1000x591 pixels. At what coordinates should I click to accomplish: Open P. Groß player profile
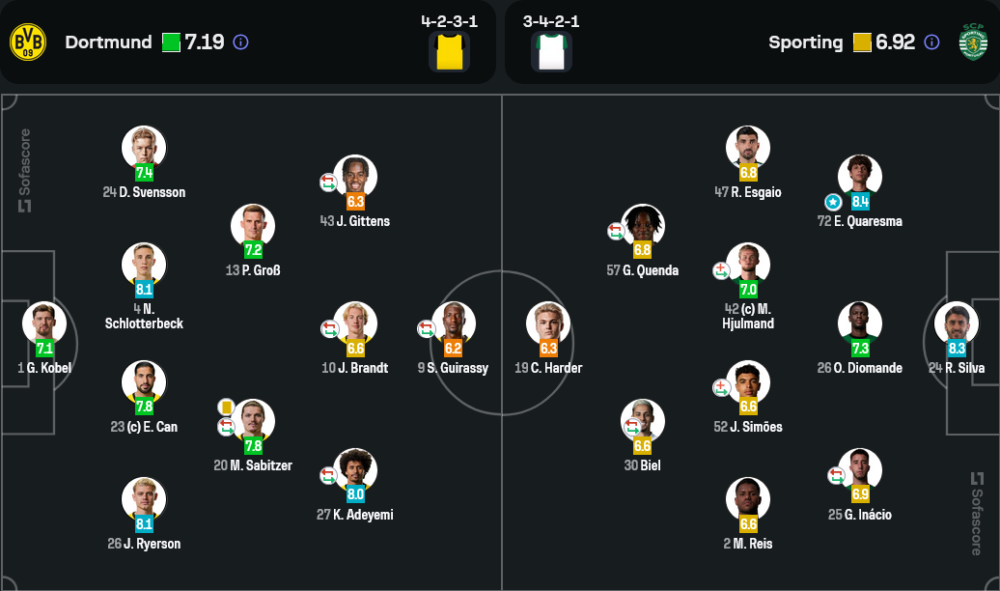(252, 226)
